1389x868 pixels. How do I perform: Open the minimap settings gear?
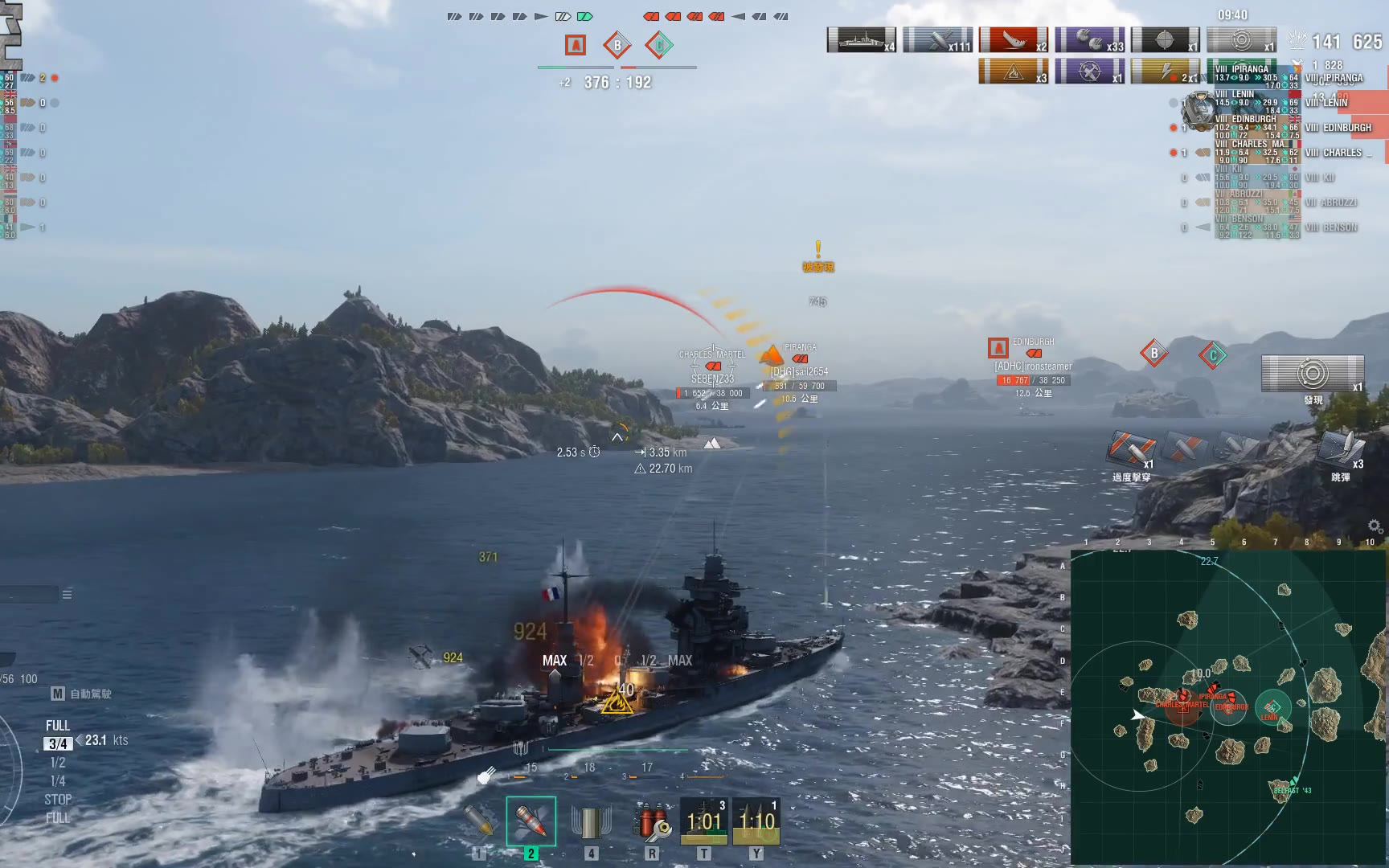coord(1375,526)
